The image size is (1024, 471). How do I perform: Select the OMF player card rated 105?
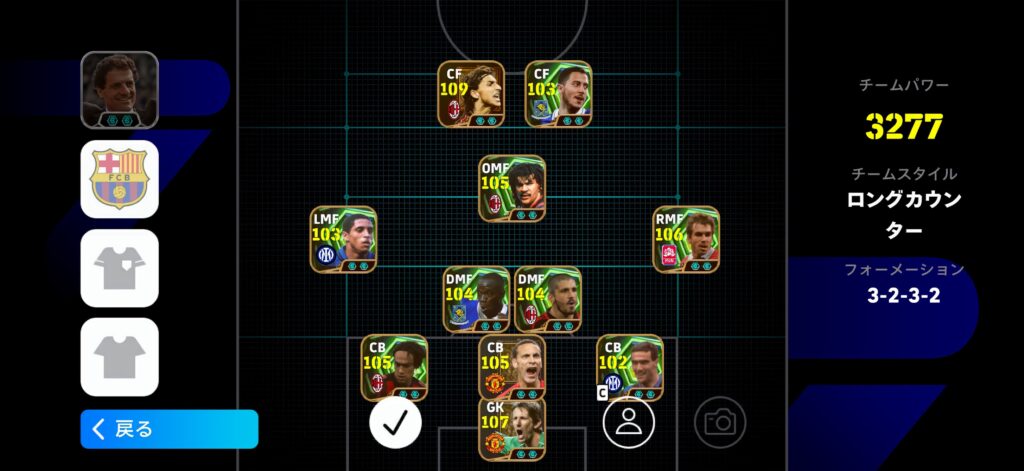pyautogui.click(x=512, y=188)
